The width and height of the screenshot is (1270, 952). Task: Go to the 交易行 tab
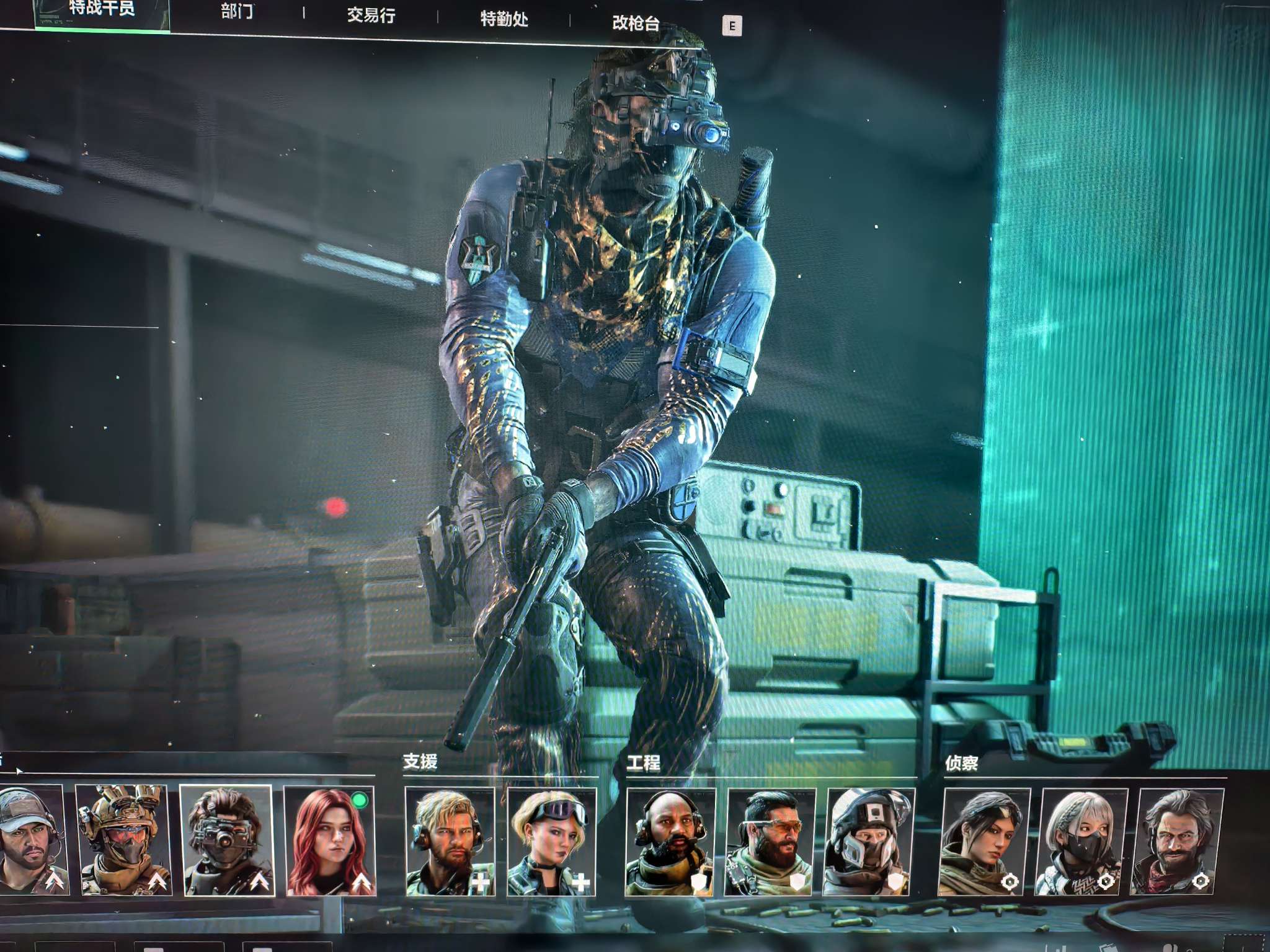(371, 15)
